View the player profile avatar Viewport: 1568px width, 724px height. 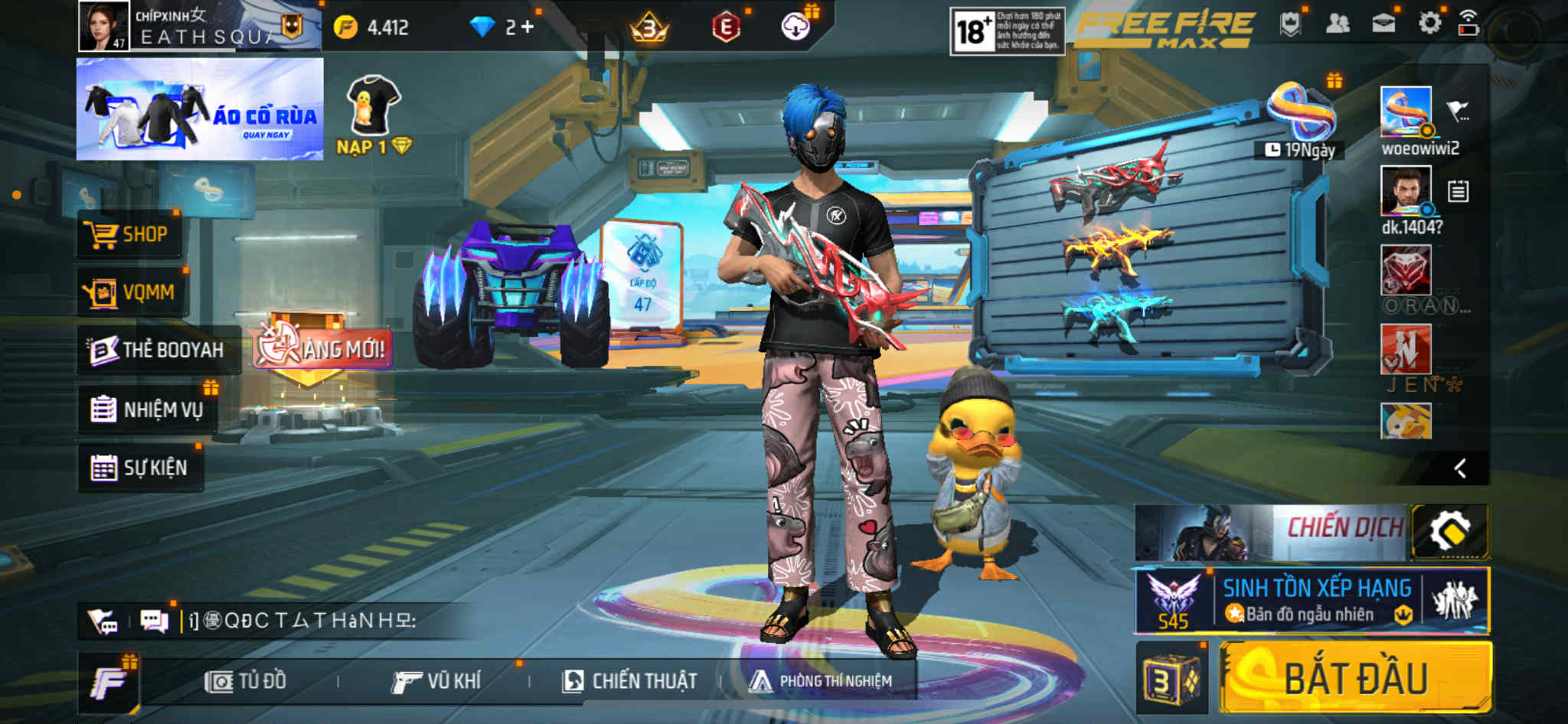[x=104, y=26]
